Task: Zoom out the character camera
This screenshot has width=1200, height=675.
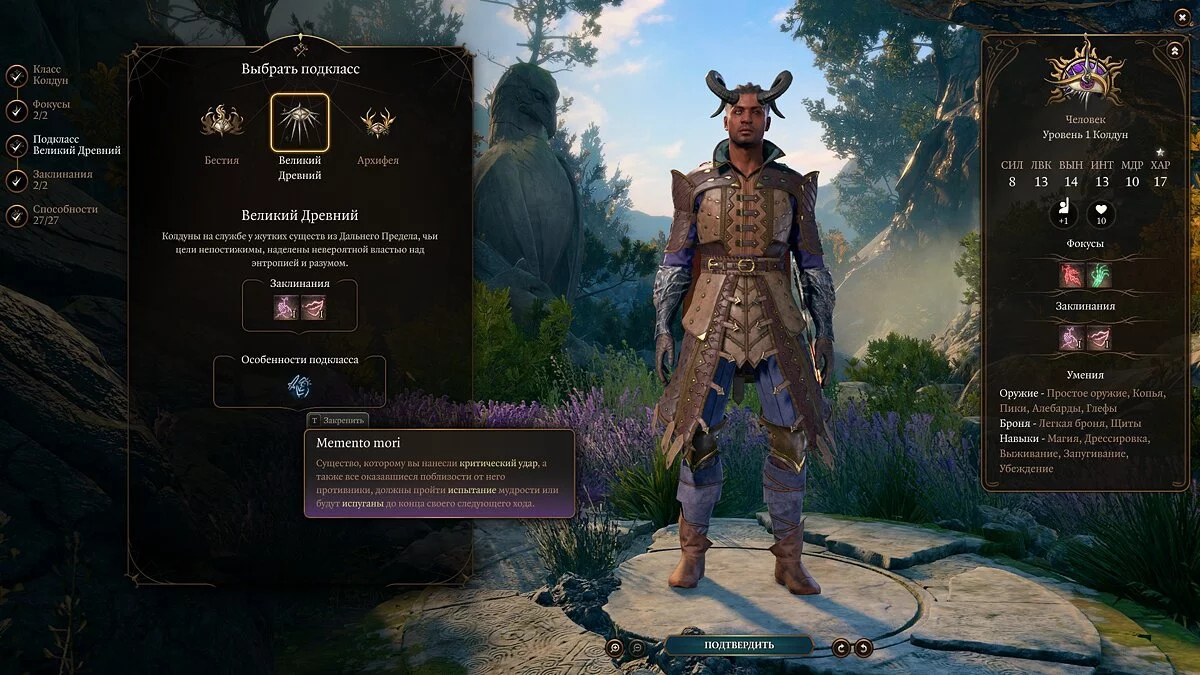Action: tap(639, 647)
